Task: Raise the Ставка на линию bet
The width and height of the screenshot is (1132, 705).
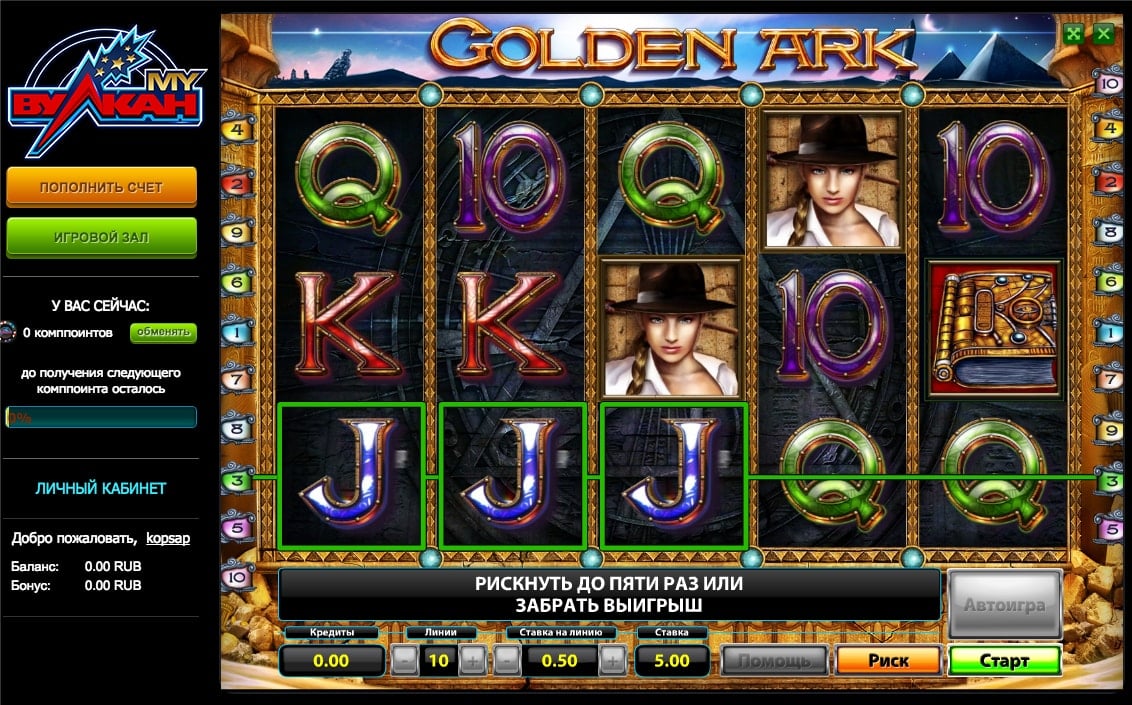Action: coord(614,661)
